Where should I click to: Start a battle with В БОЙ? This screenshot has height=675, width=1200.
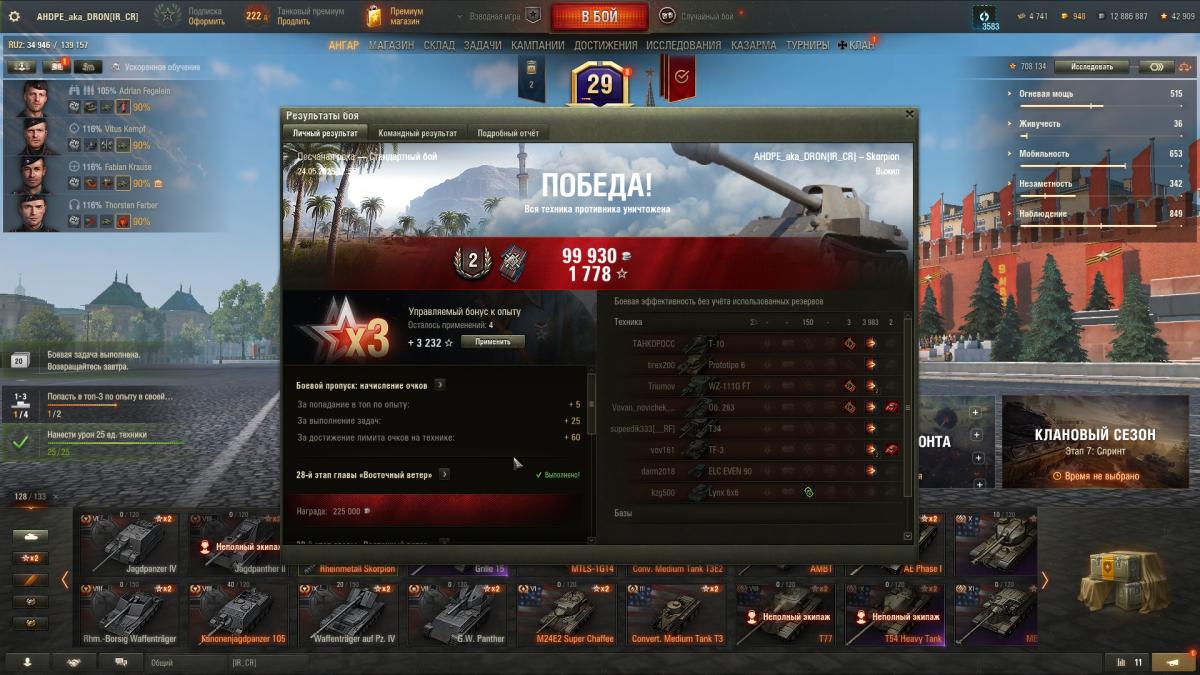click(x=599, y=17)
